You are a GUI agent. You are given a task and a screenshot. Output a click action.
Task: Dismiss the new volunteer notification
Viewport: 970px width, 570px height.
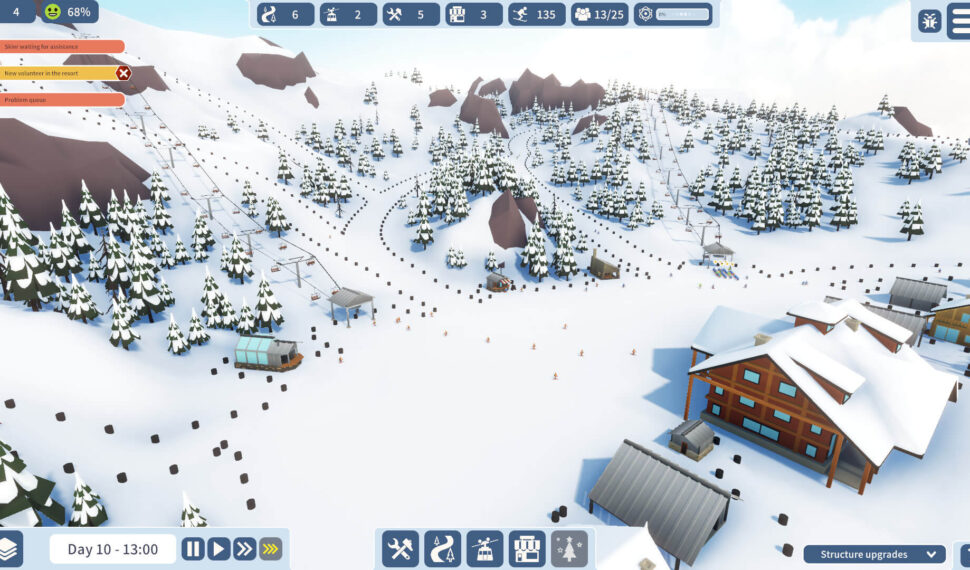123,73
